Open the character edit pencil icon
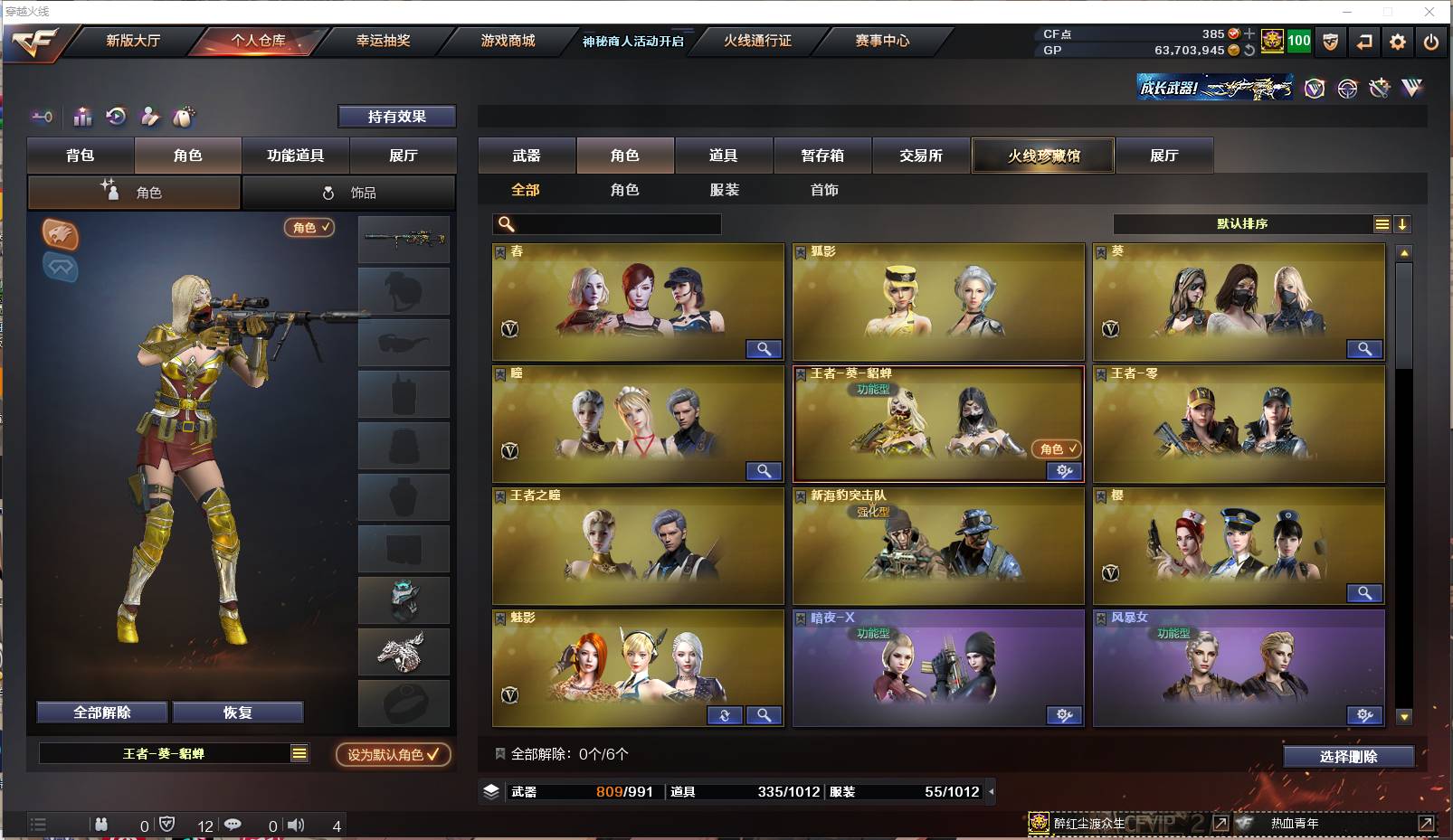 click(x=149, y=117)
